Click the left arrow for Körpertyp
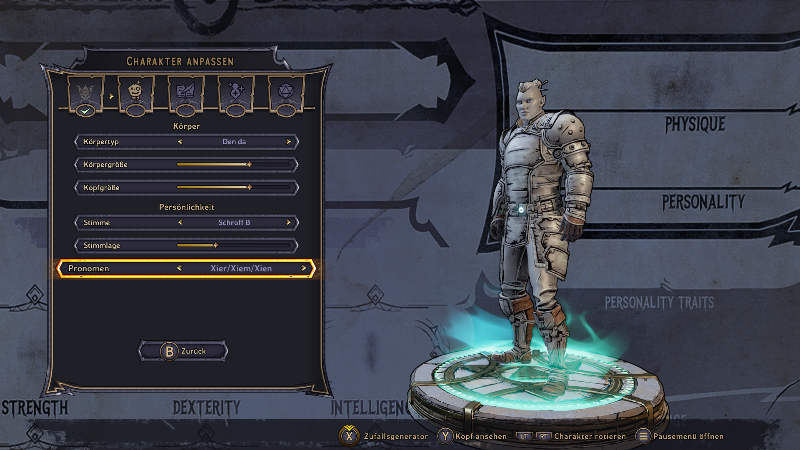 click(180, 142)
